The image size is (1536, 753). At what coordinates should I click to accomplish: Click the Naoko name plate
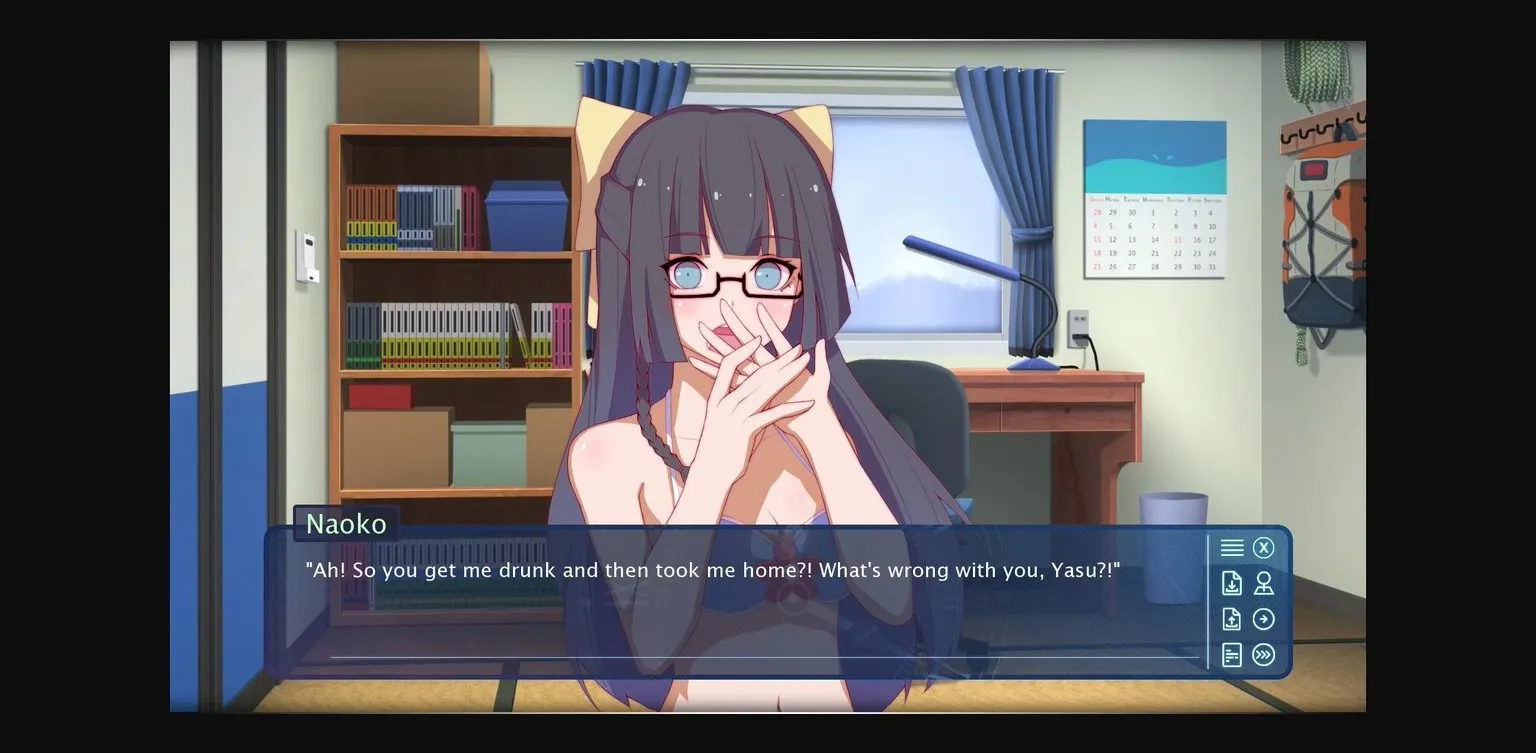345,523
